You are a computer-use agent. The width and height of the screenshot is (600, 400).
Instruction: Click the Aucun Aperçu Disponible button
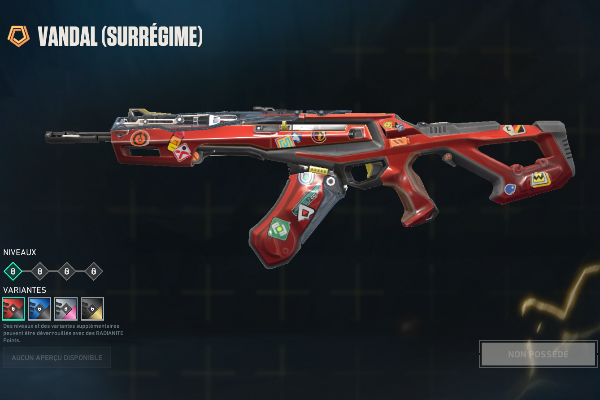pyautogui.click(x=56, y=357)
